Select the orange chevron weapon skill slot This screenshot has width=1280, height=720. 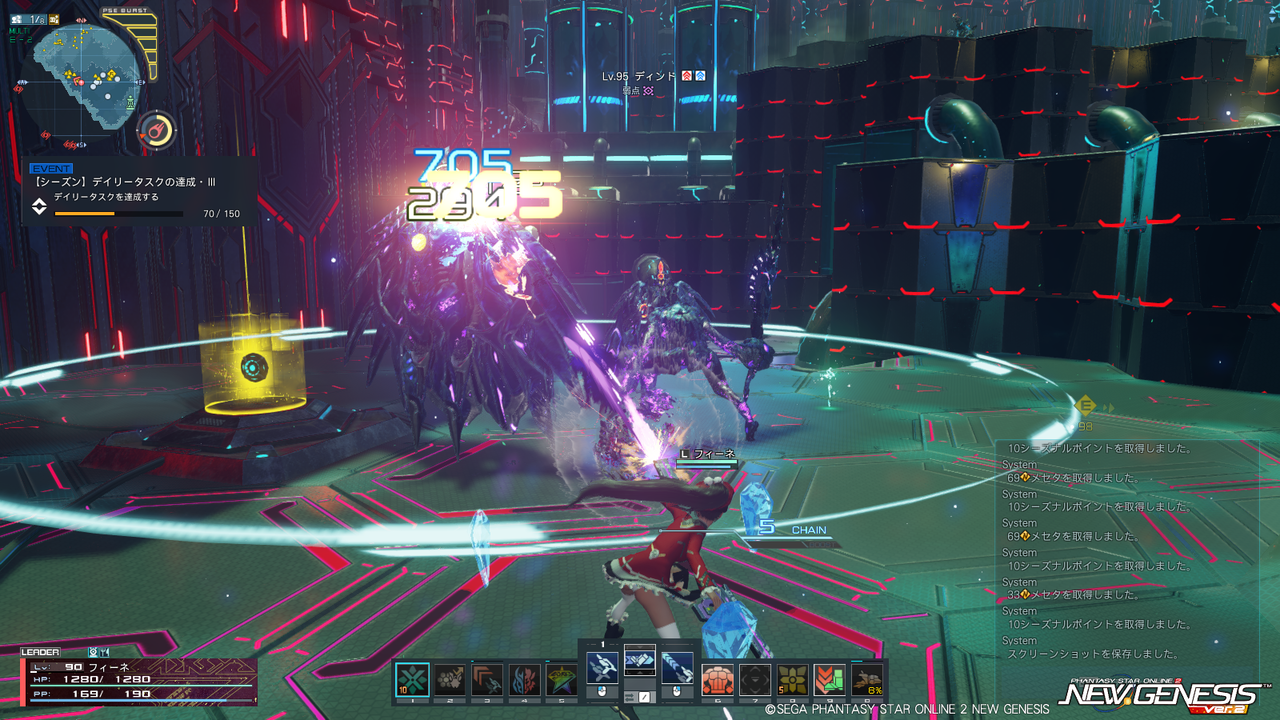[487, 680]
